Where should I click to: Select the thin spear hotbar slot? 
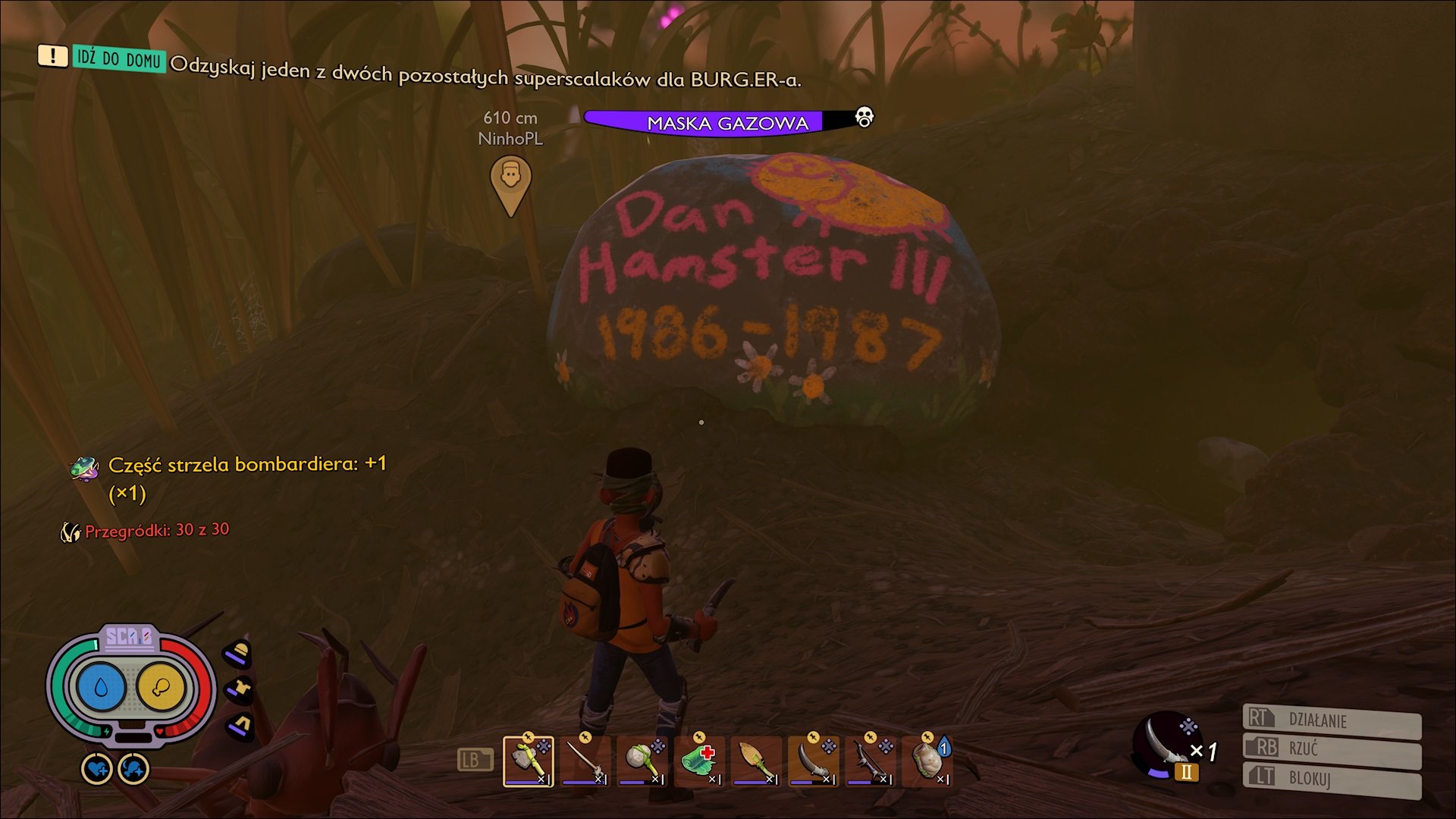[x=585, y=761]
